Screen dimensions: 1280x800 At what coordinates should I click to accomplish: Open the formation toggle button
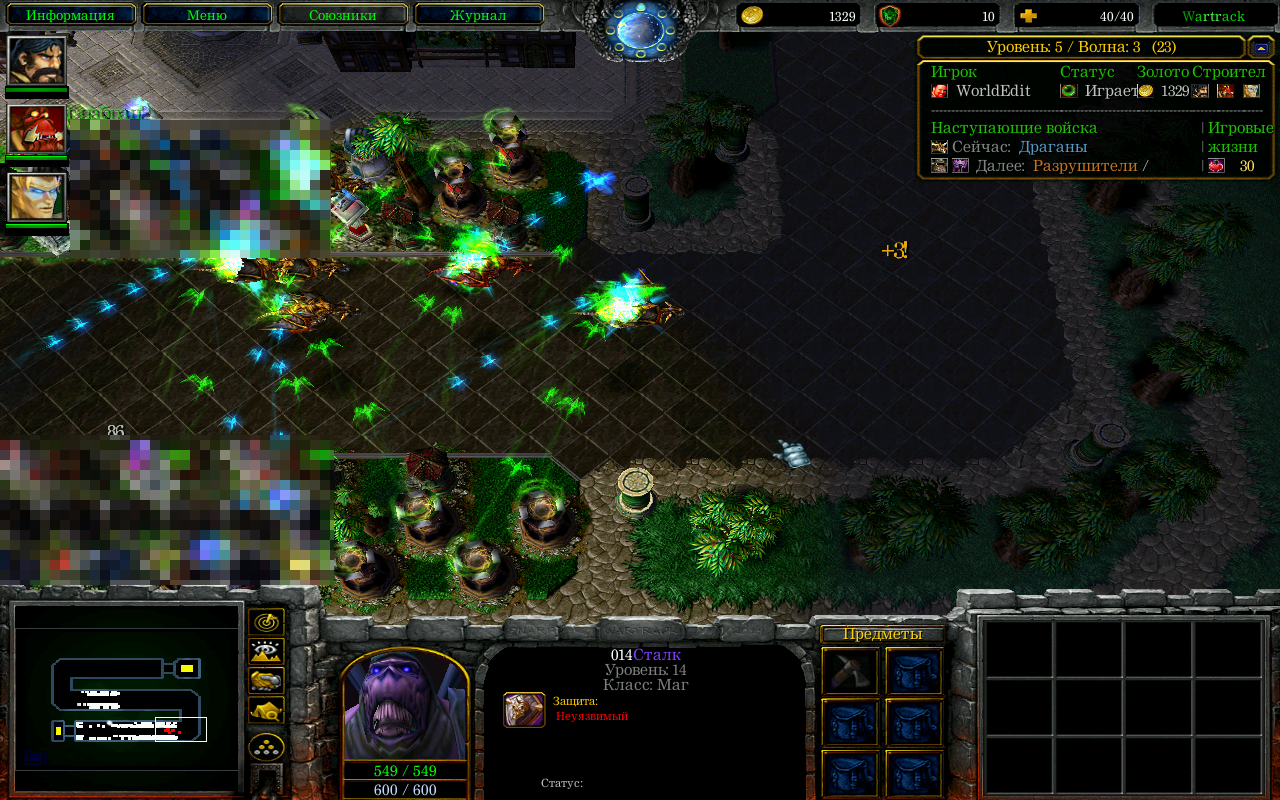266,746
